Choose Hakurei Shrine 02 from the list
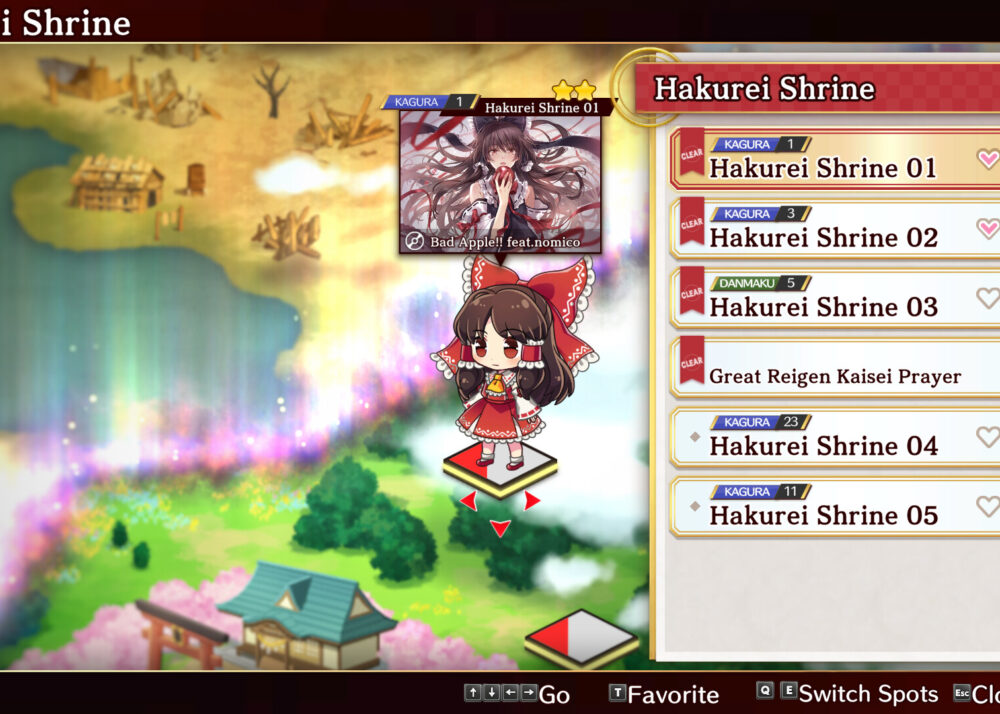The image size is (1000, 714). (x=822, y=237)
